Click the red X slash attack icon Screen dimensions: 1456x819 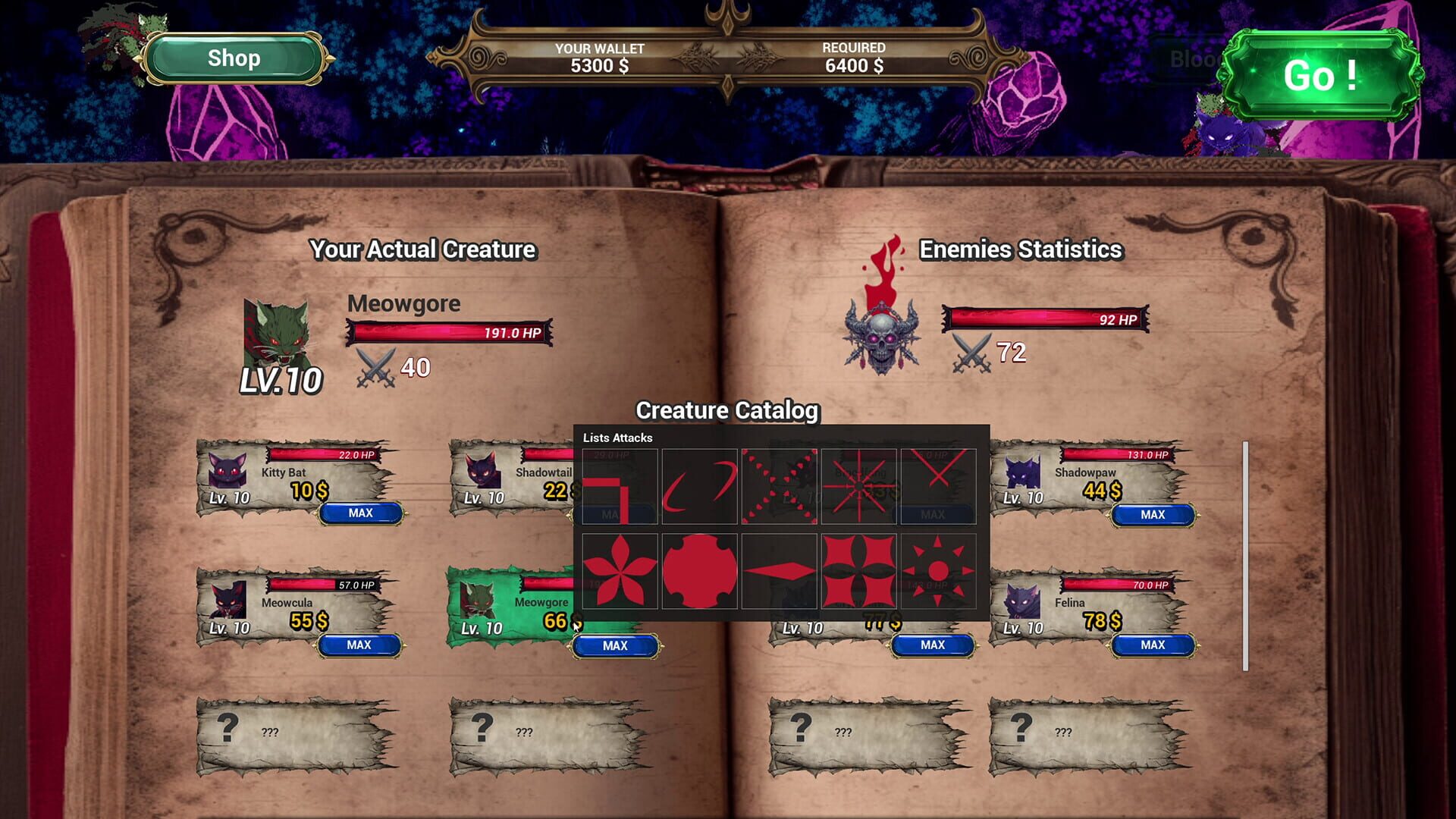pos(937,485)
